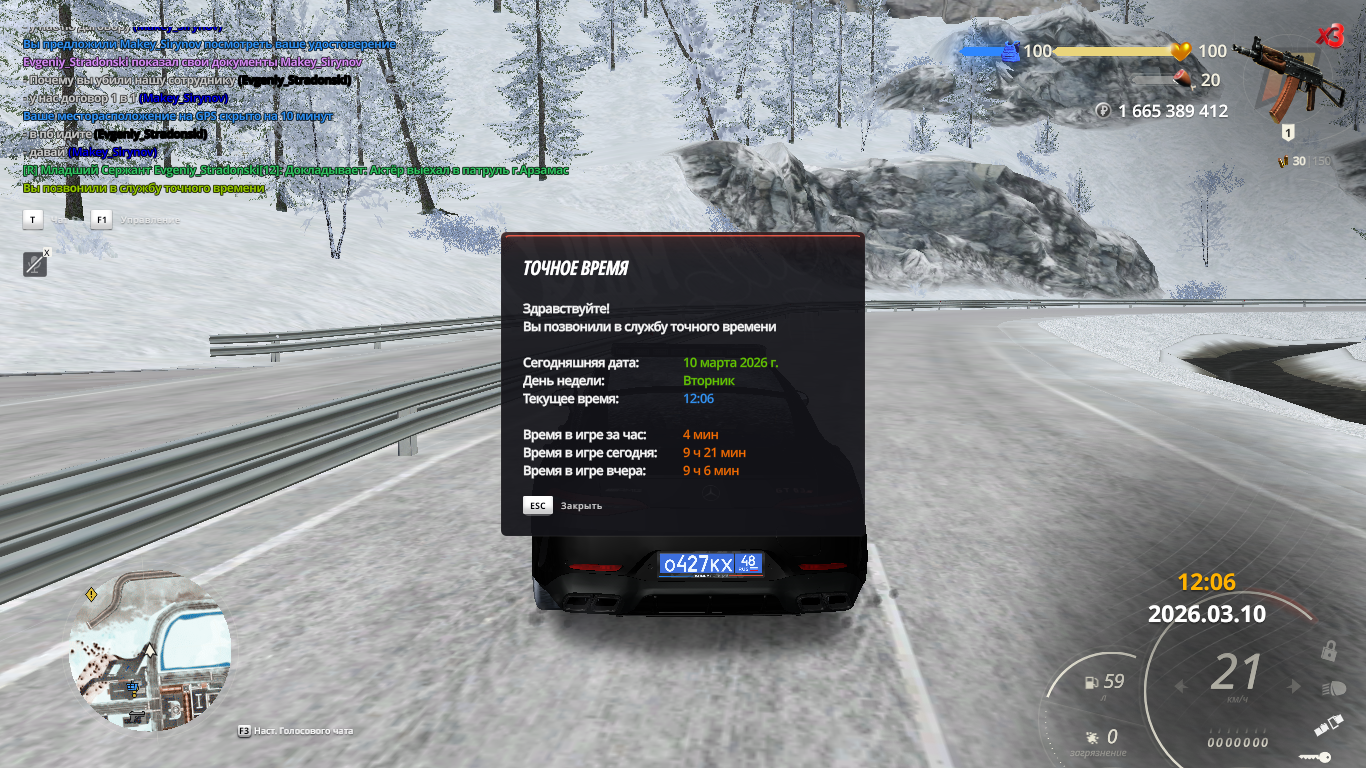Screen dimensions: 1366x768
Task: Click the right turn signal arrow
Action: coord(1296,686)
